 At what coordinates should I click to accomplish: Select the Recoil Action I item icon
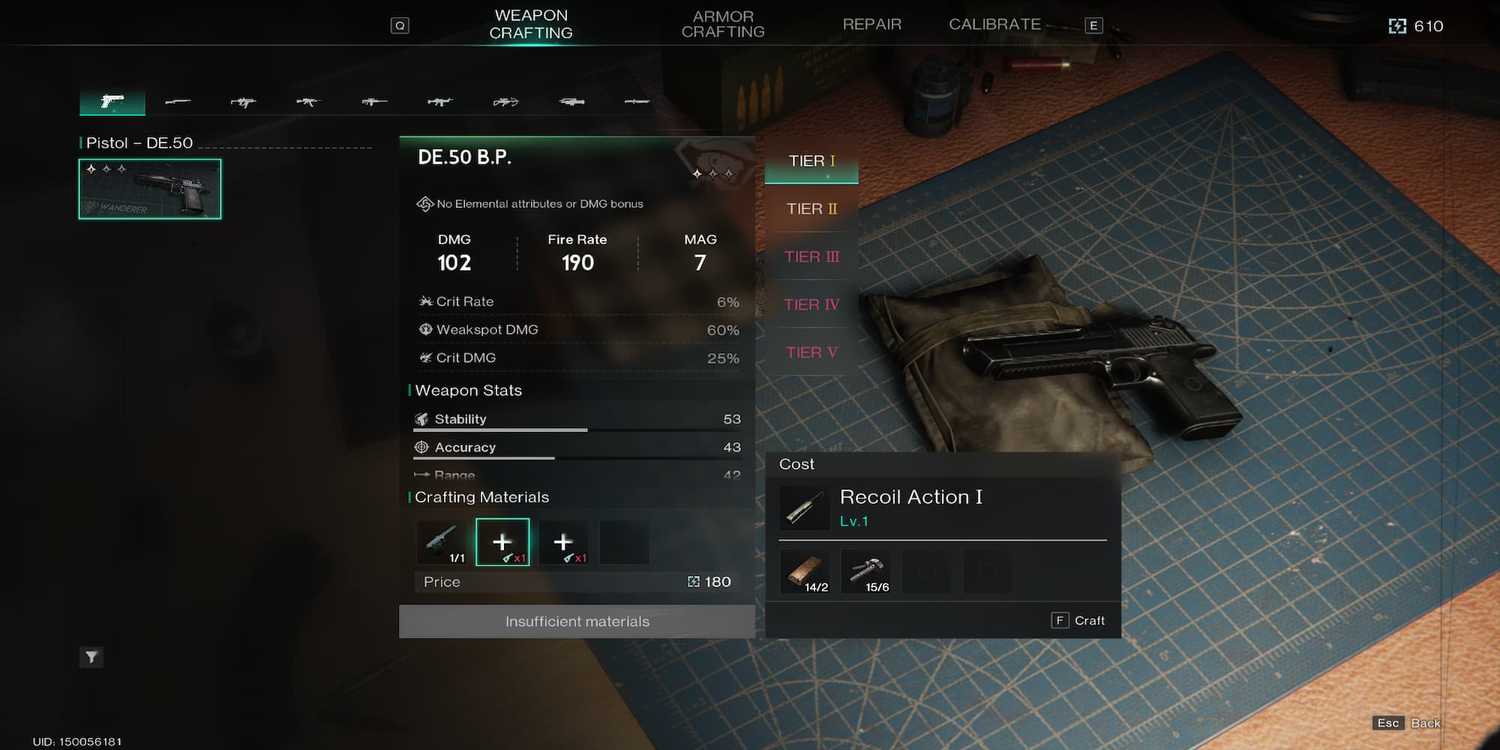click(804, 509)
